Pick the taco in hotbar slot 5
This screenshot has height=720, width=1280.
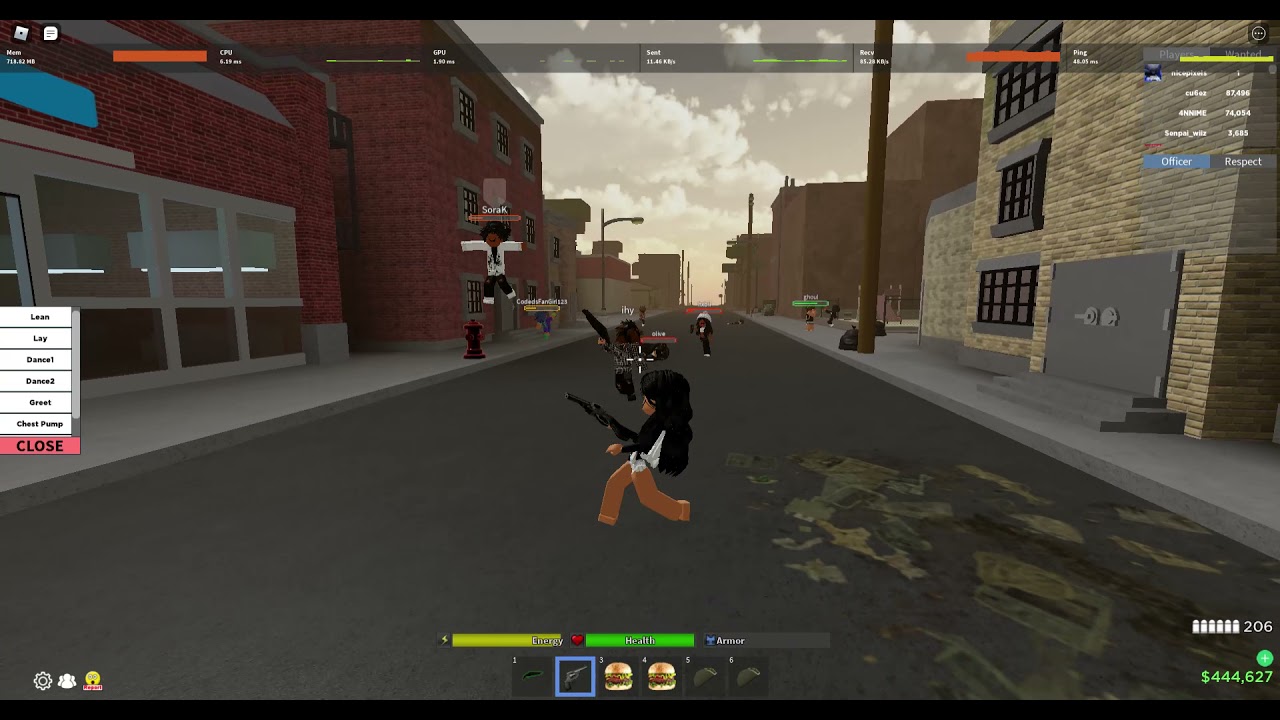tap(705, 677)
